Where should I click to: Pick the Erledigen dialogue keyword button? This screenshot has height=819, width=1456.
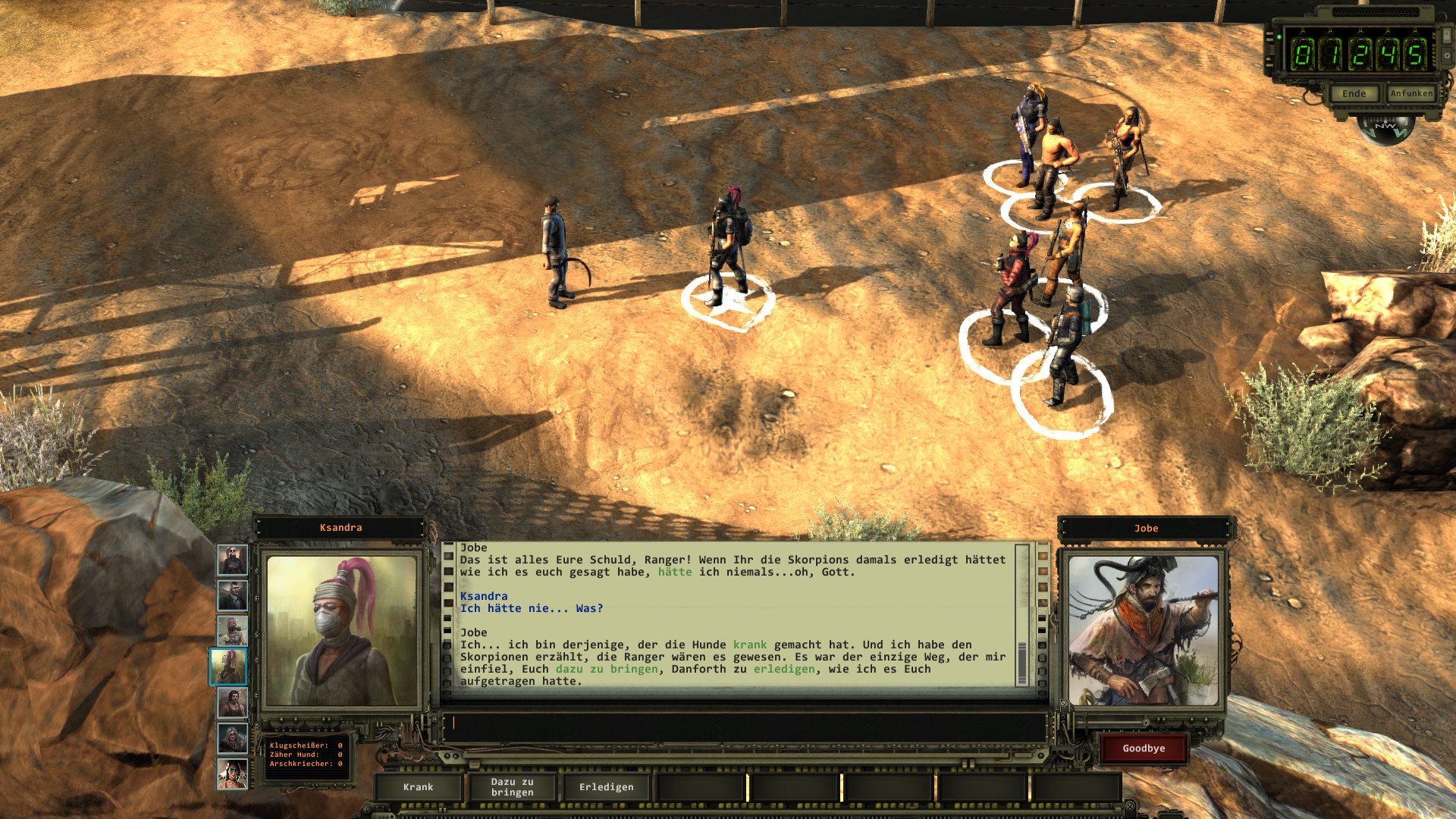(x=606, y=787)
